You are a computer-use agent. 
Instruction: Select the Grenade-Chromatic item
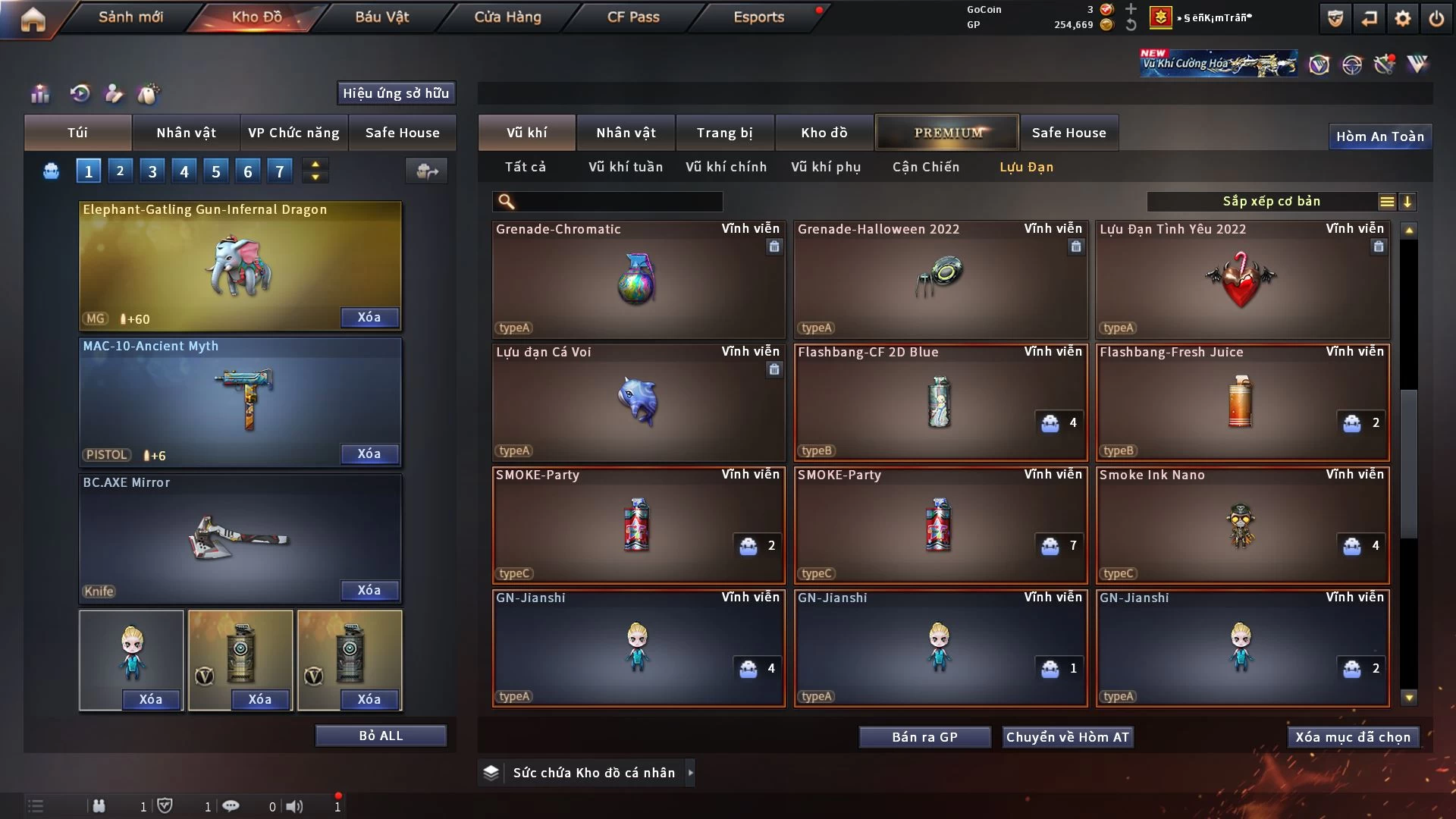coord(638,279)
